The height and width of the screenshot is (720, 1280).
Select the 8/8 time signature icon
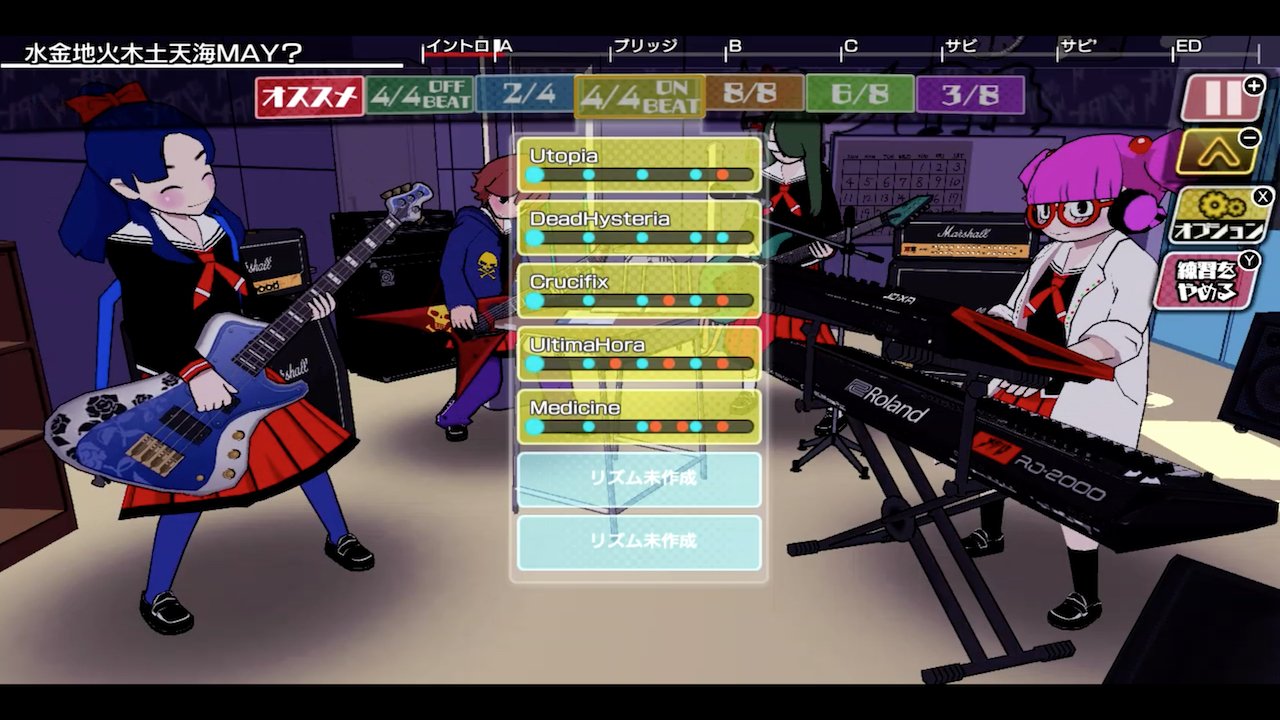pos(753,93)
